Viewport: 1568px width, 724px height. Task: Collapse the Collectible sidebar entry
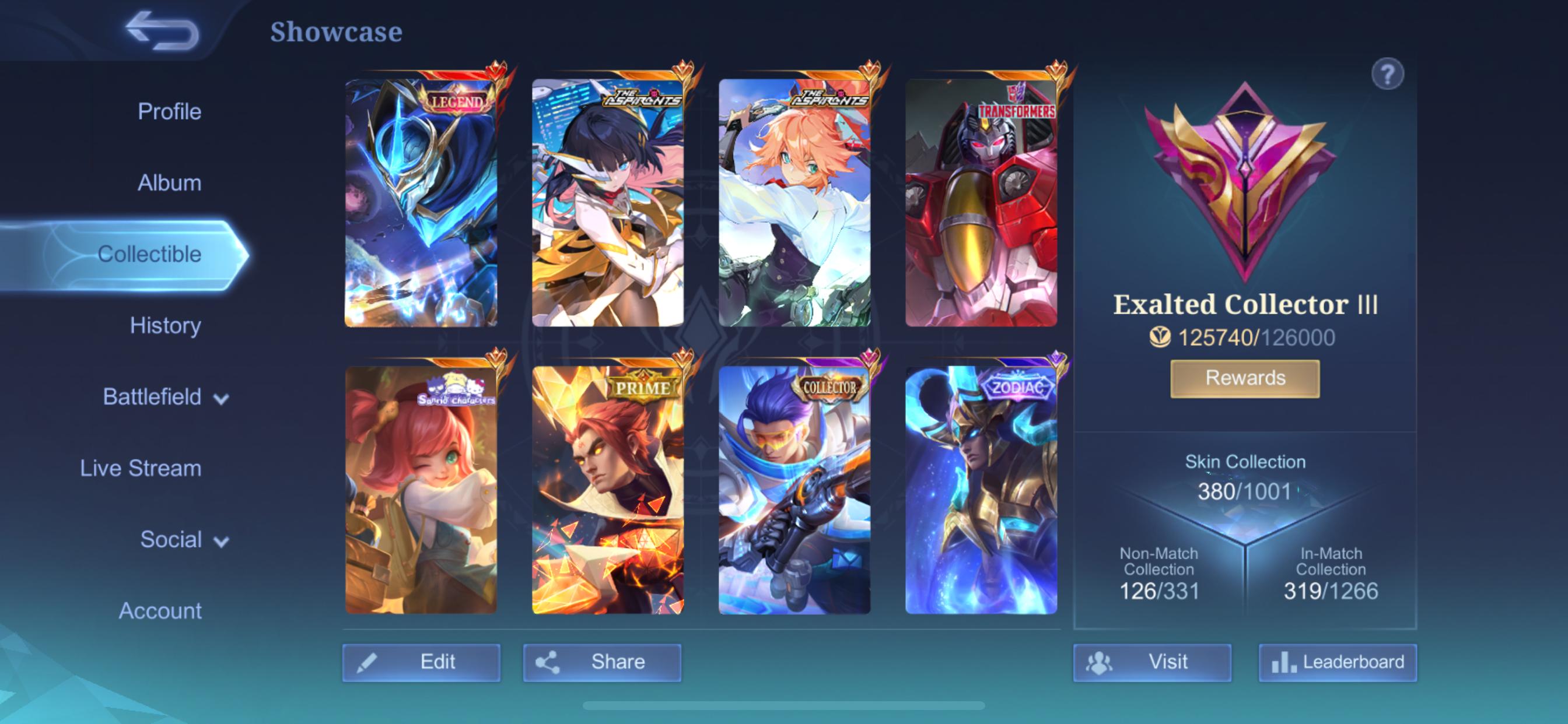click(149, 254)
